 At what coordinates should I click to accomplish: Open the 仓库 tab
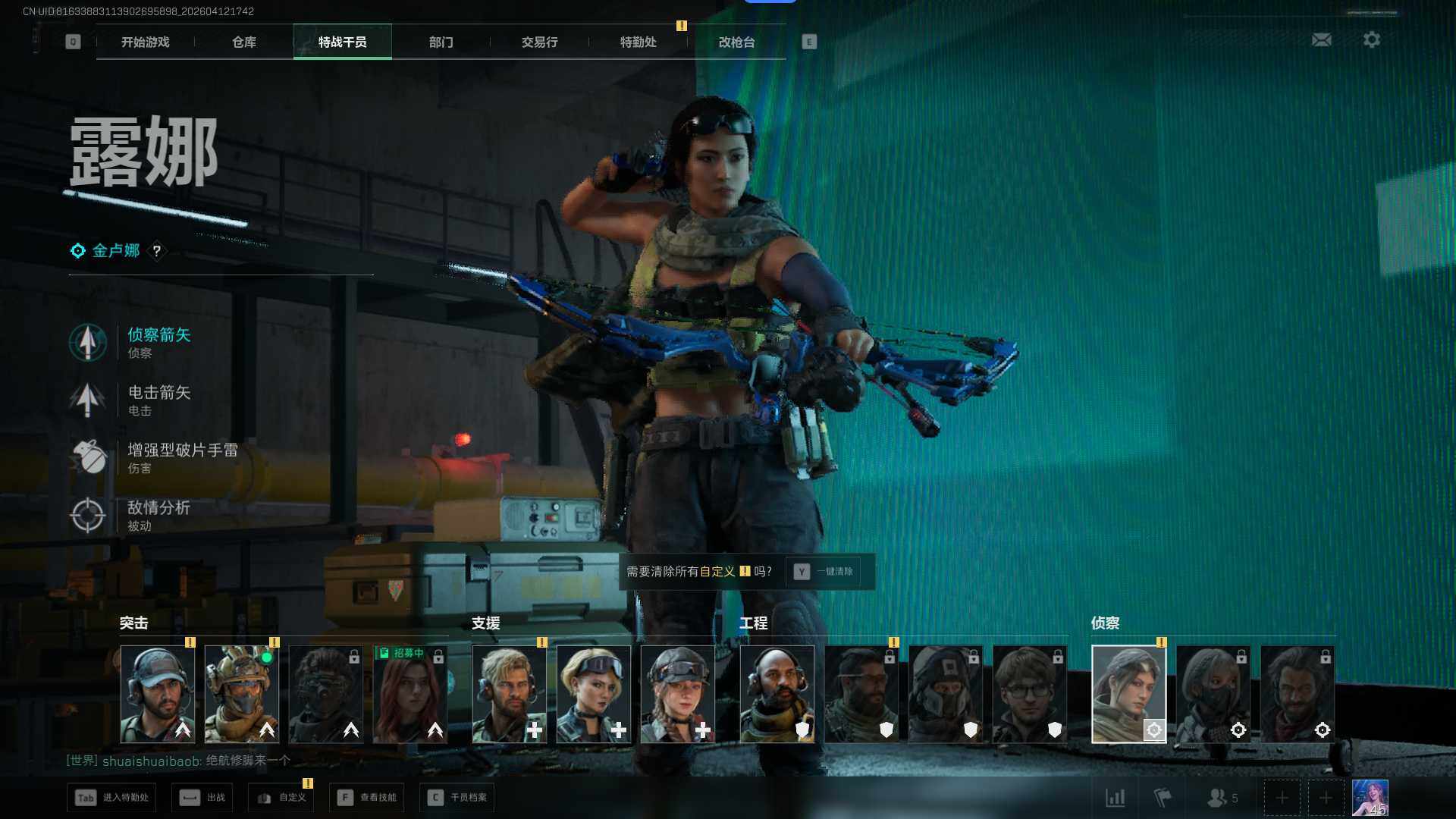(x=243, y=42)
